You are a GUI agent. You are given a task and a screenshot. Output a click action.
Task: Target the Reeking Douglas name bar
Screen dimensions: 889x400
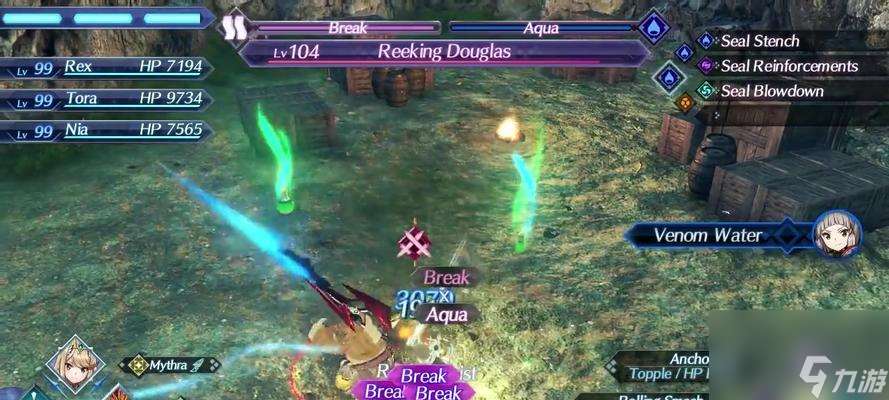pos(443,52)
